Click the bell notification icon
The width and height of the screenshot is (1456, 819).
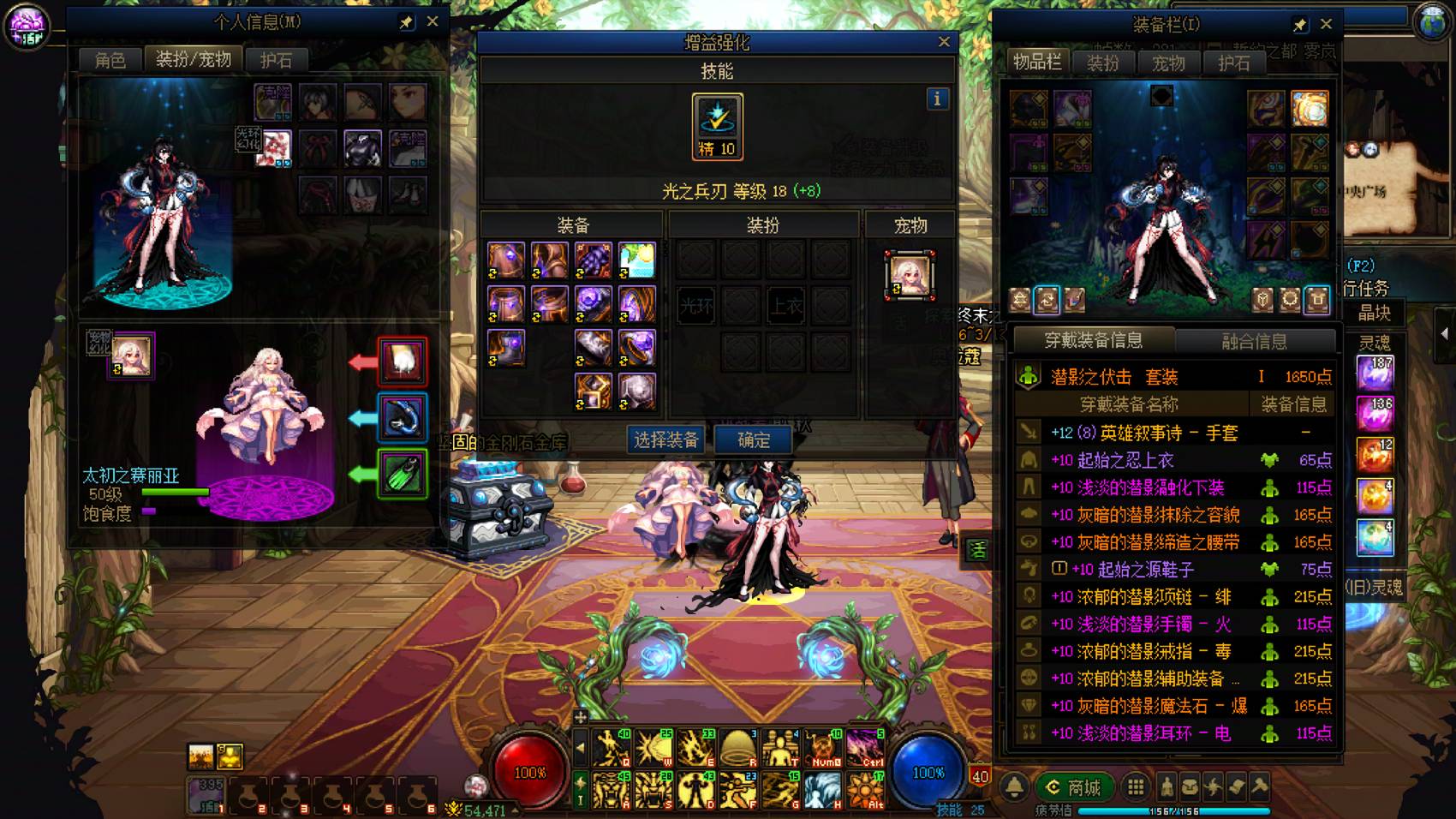[x=1015, y=786]
